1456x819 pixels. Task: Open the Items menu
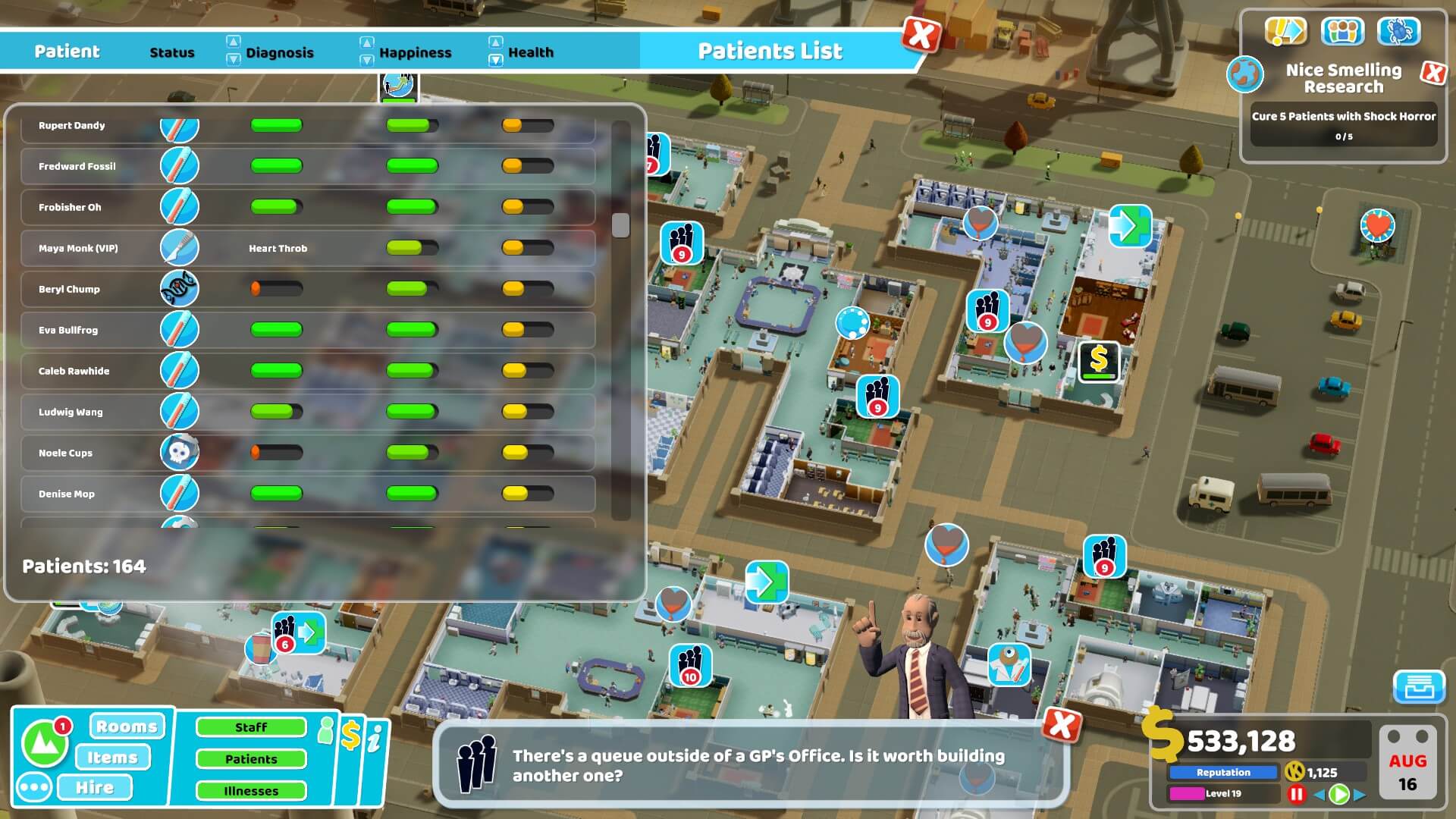point(112,757)
